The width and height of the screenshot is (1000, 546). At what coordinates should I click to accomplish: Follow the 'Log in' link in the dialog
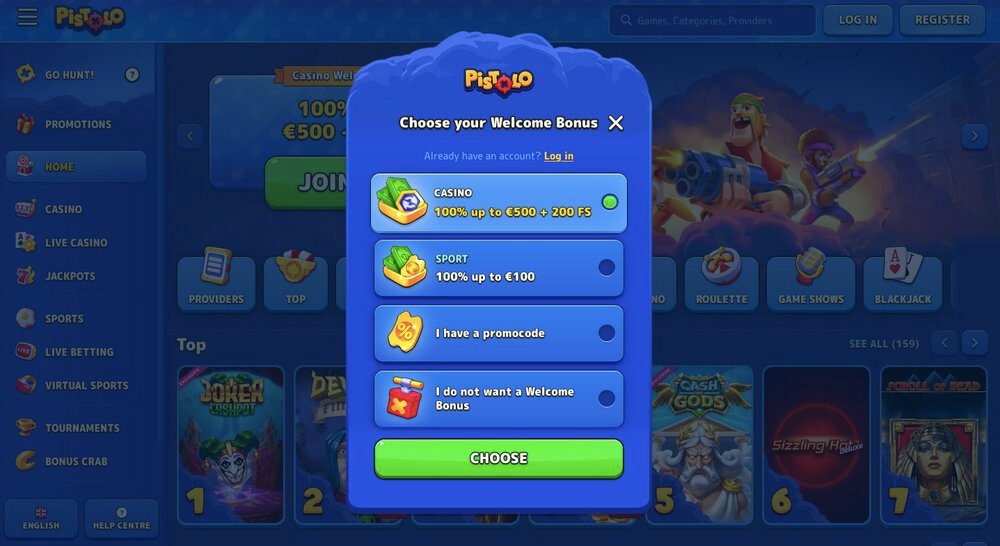pyautogui.click(x=559, y=156)
